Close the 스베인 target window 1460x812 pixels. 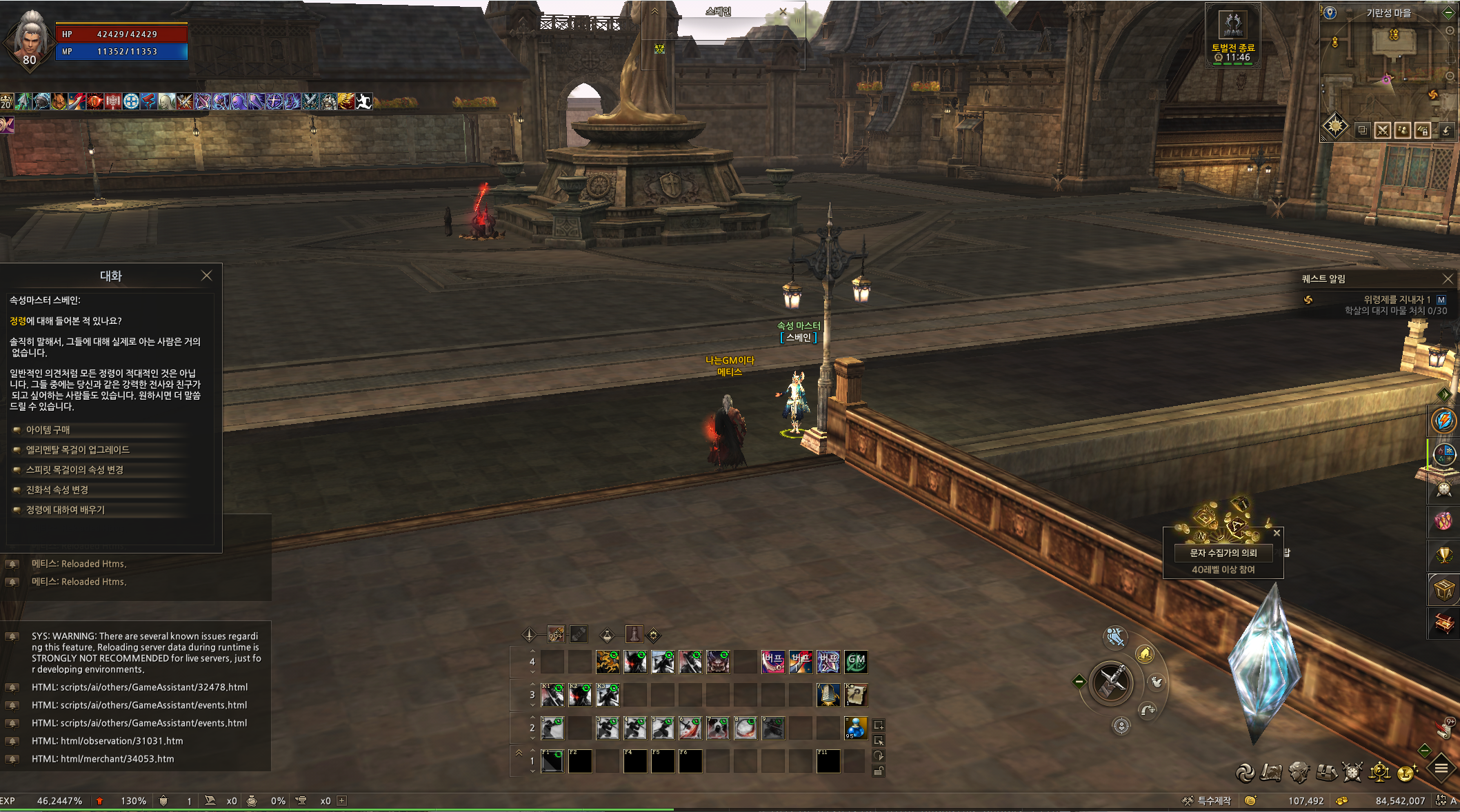click(x=783, y=12)
